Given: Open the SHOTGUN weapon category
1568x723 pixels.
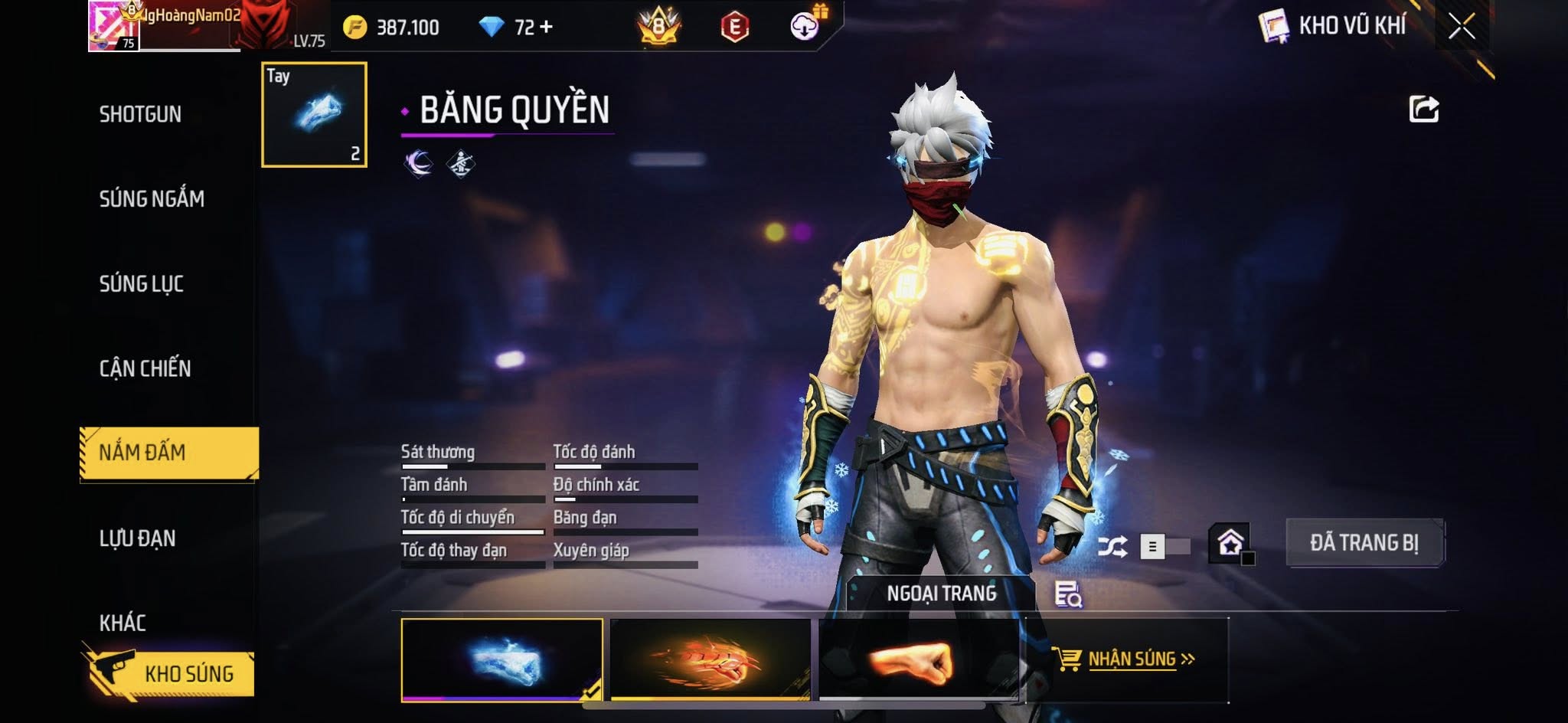Looking at the screenshot, I should pos(141,115).
